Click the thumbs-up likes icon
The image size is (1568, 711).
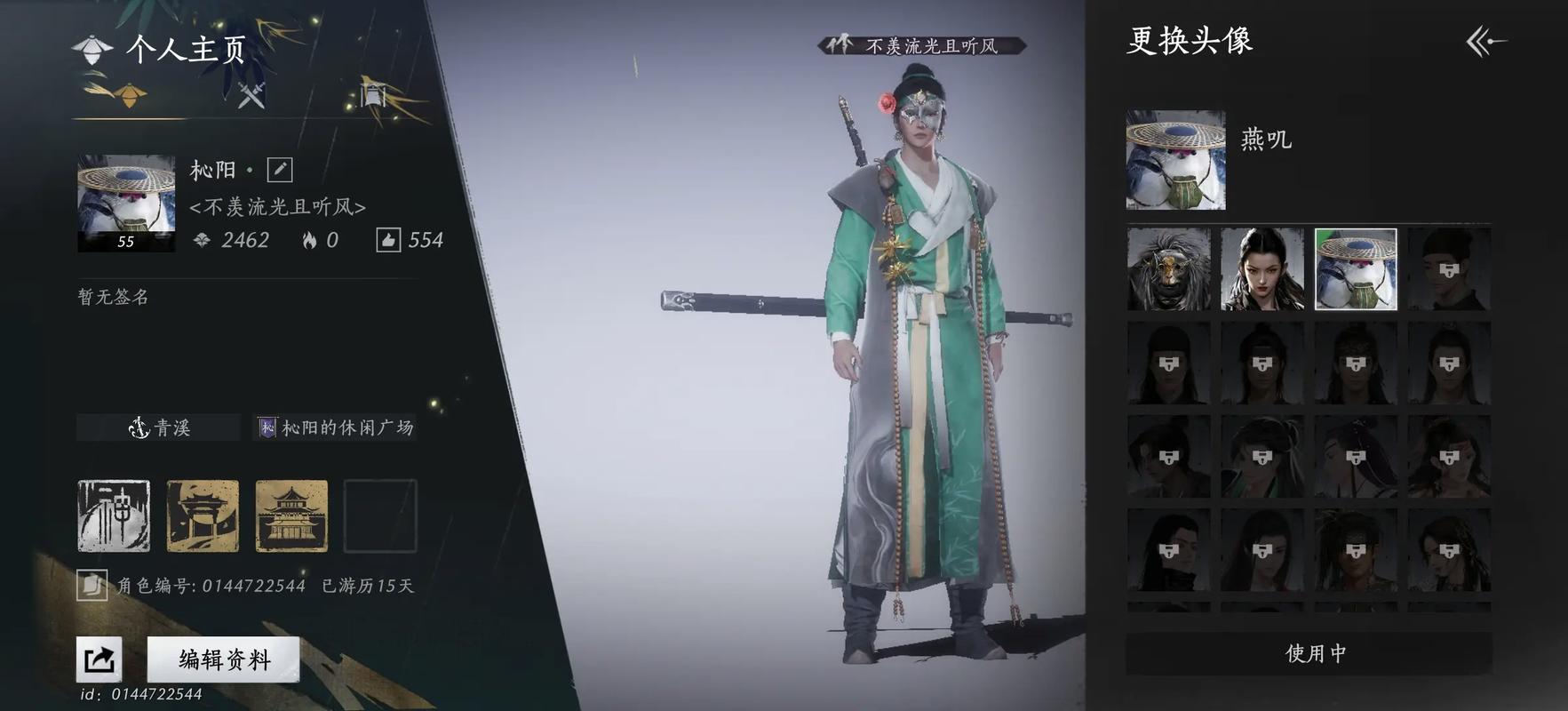coord(388,240)
